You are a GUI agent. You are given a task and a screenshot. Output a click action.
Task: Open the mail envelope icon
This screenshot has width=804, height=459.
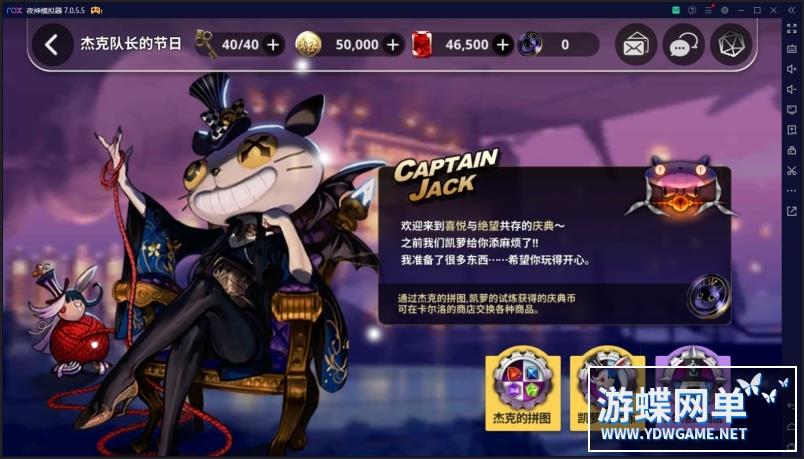coord(636,45)
